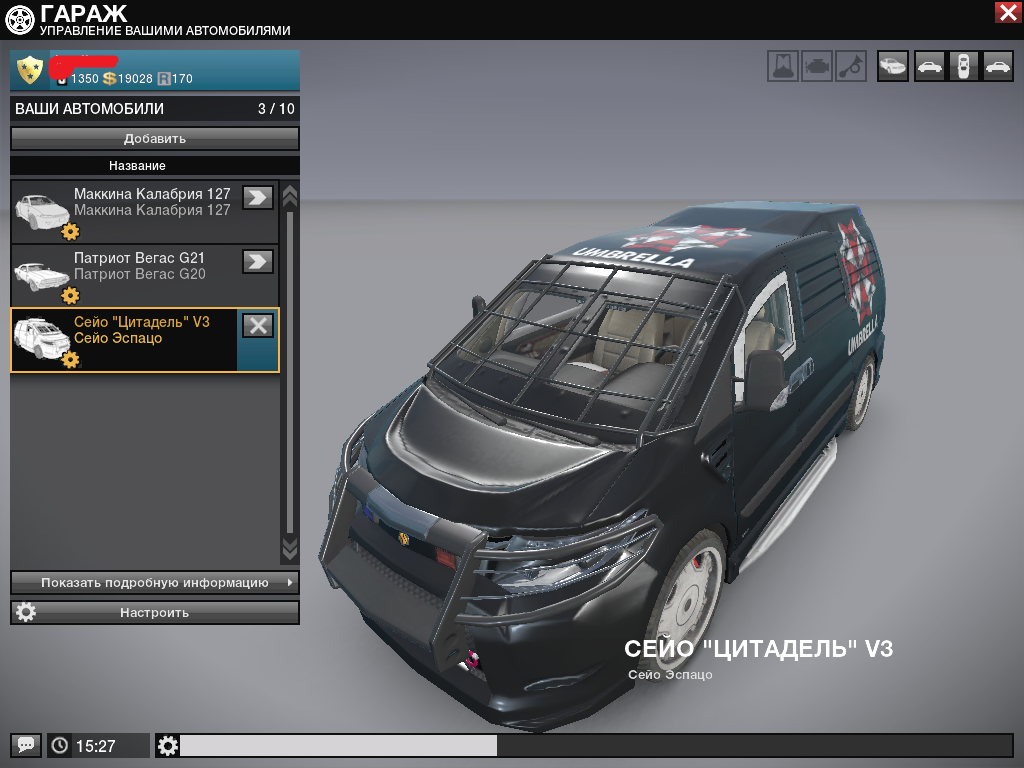This screenshot has width=1024, height=768.
Task: Activate the engine icon
Action: click(x=817, y=67)
